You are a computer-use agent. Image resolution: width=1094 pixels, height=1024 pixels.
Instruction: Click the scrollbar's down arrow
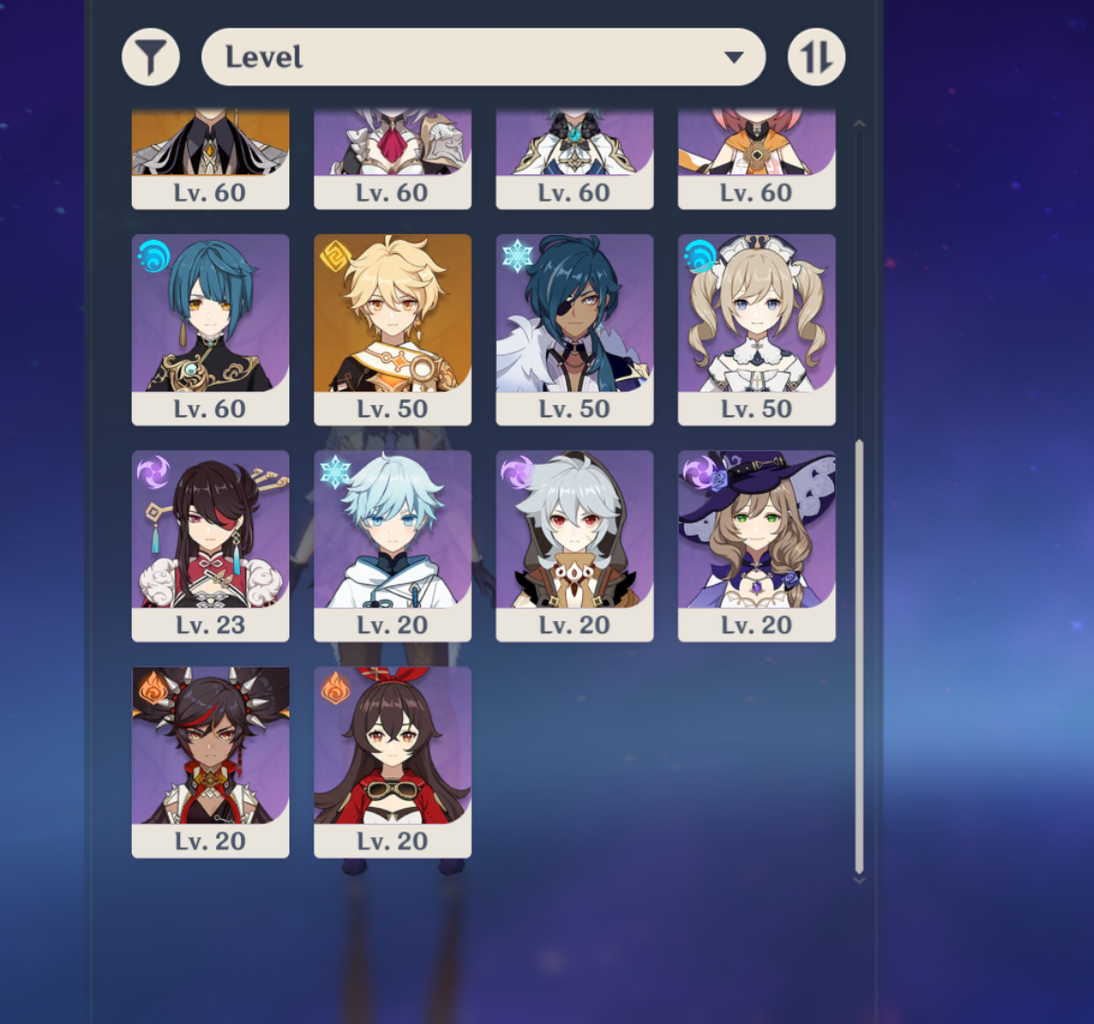coord(859,880)
